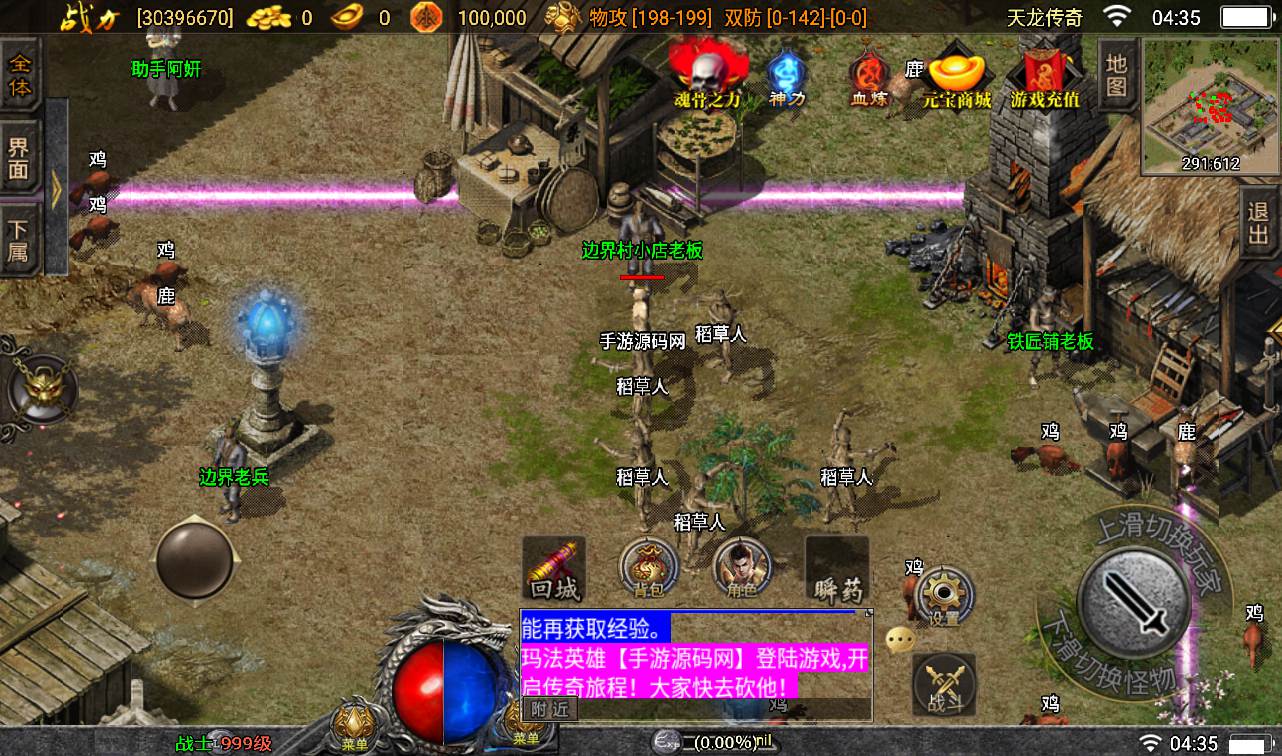
Task: Toggle the 战斗 crossed swords button
Action: 944,684
